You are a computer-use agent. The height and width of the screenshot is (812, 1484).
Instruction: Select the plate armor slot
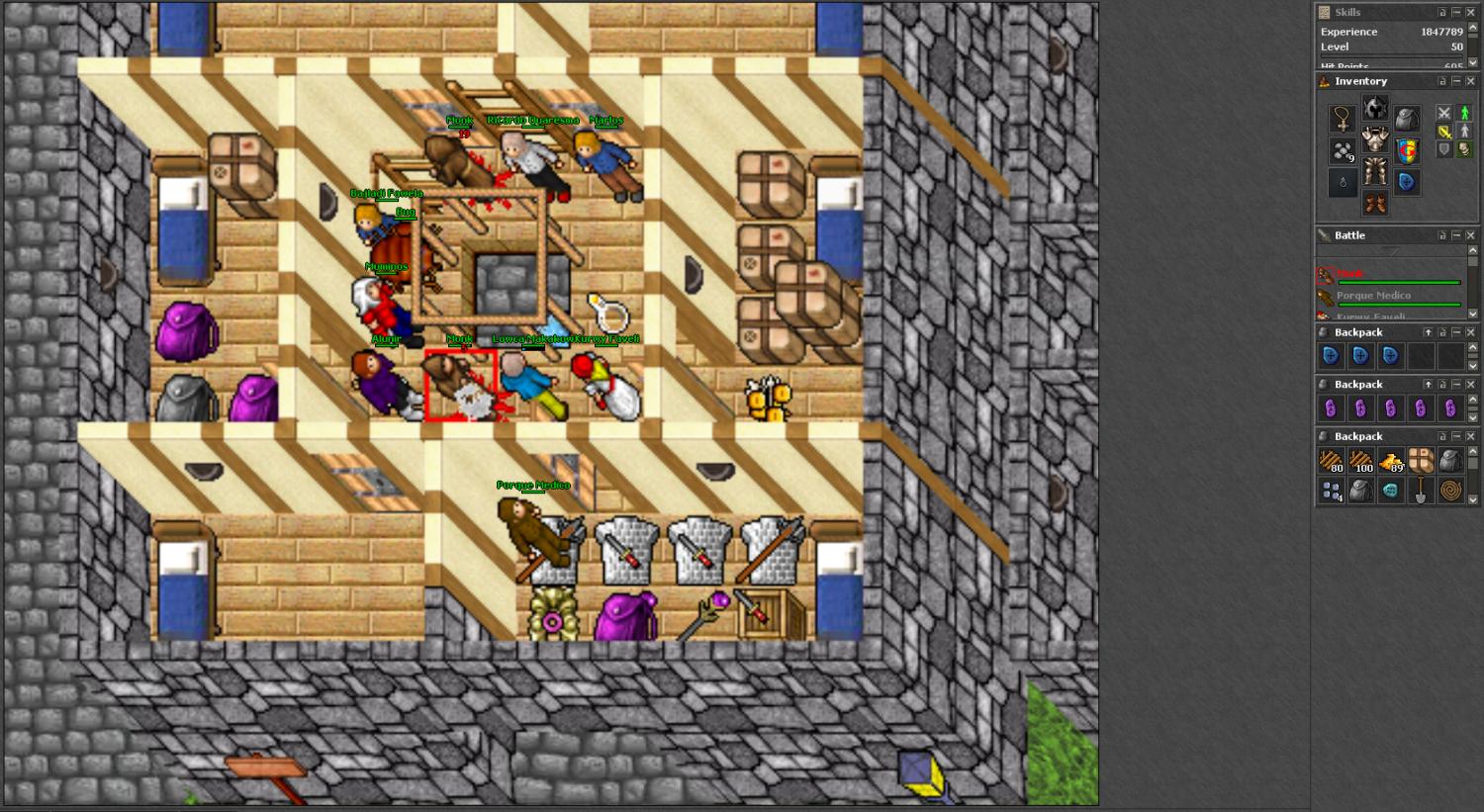pos(1374,139)
